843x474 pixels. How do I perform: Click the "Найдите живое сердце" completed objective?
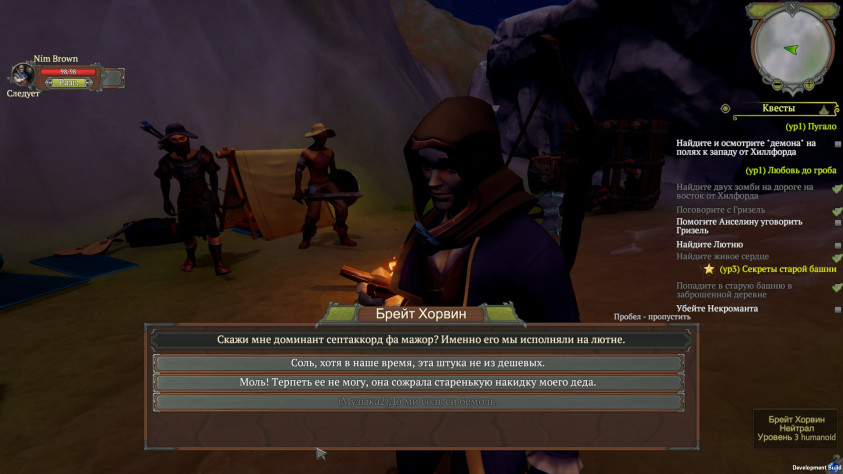722,257
